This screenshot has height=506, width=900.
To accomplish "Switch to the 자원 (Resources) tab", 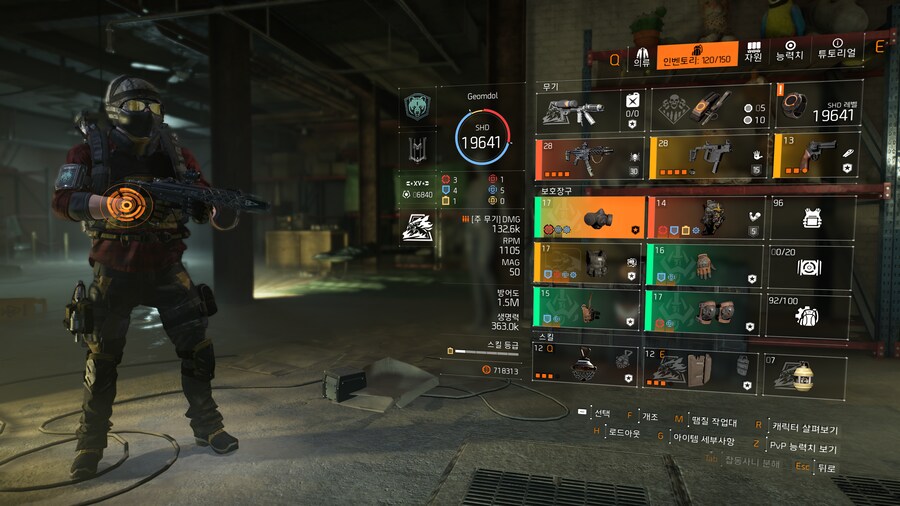I will (753, 51).
